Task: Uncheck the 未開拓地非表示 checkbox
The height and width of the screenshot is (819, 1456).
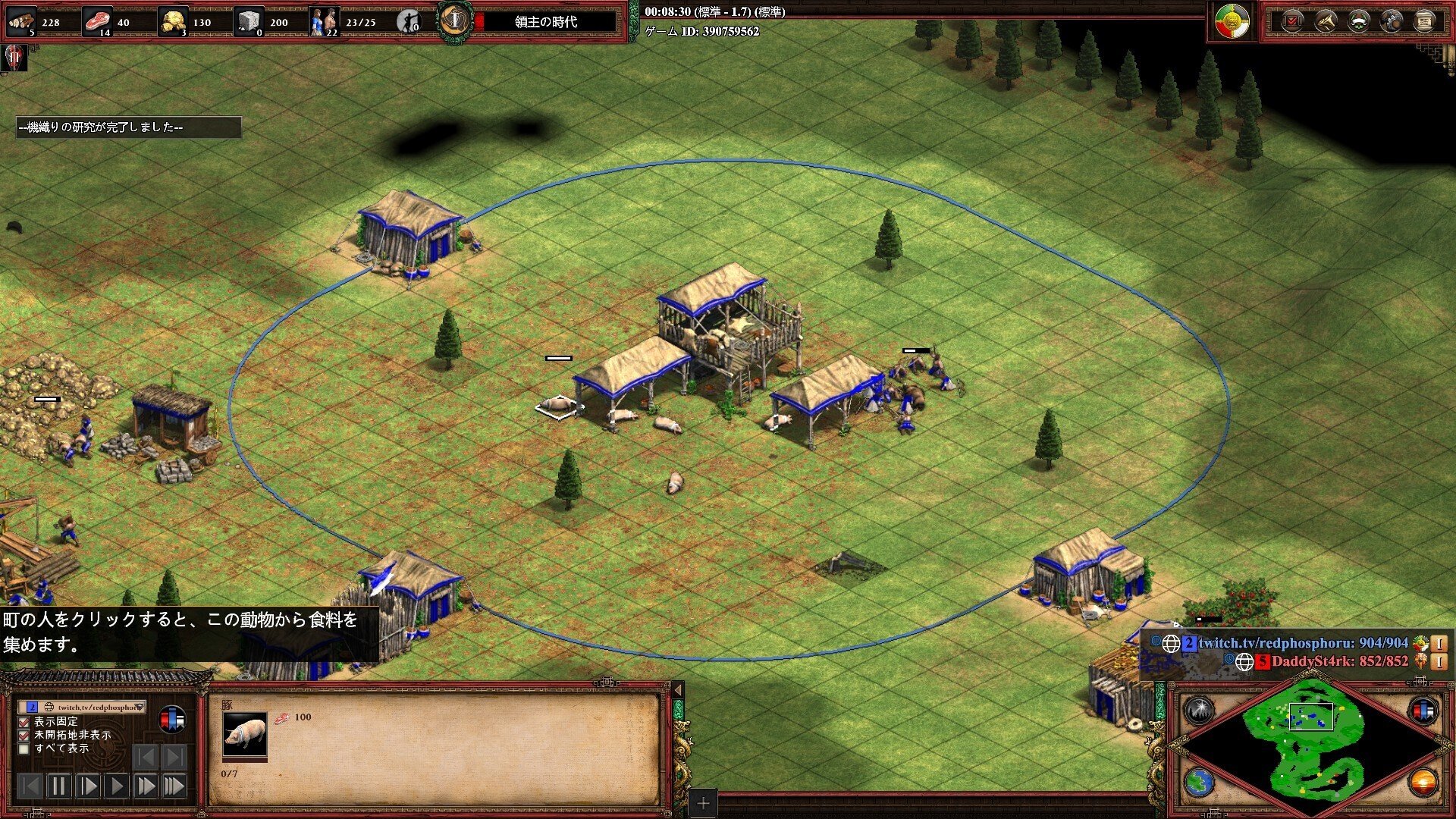Action: (x=24, y=736)
